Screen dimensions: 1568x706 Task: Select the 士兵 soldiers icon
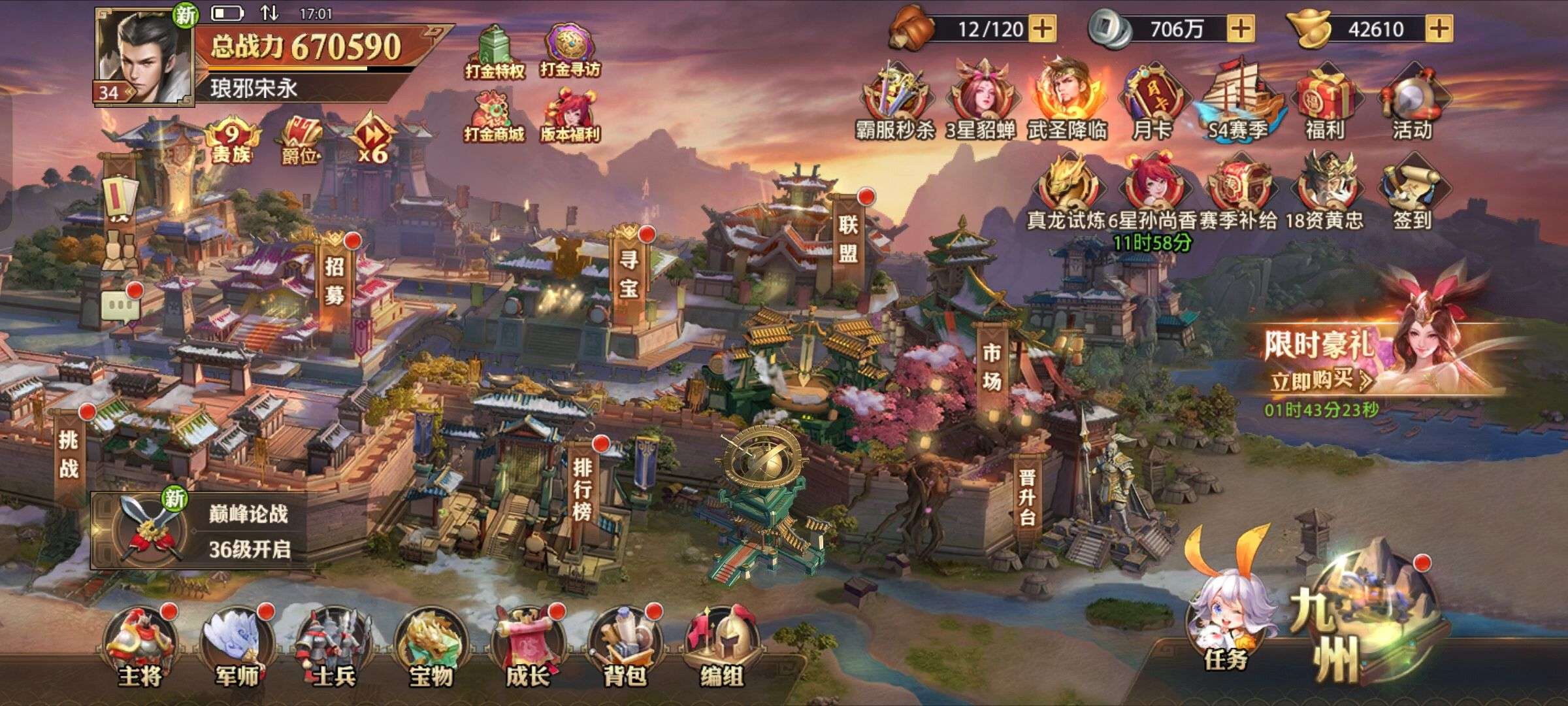[334, 647]
